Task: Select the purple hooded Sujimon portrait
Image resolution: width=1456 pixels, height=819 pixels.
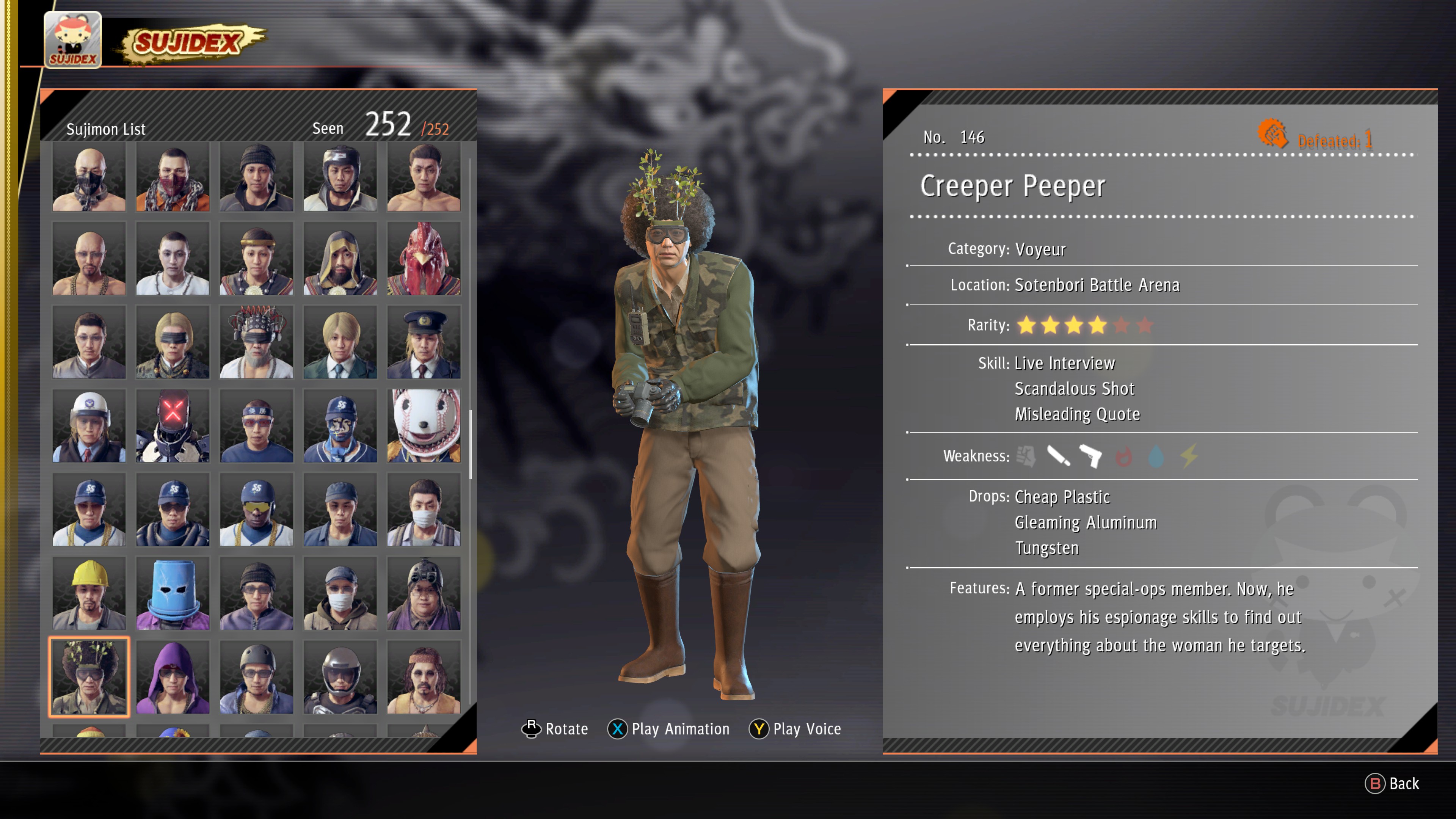Action: [173, 677]
